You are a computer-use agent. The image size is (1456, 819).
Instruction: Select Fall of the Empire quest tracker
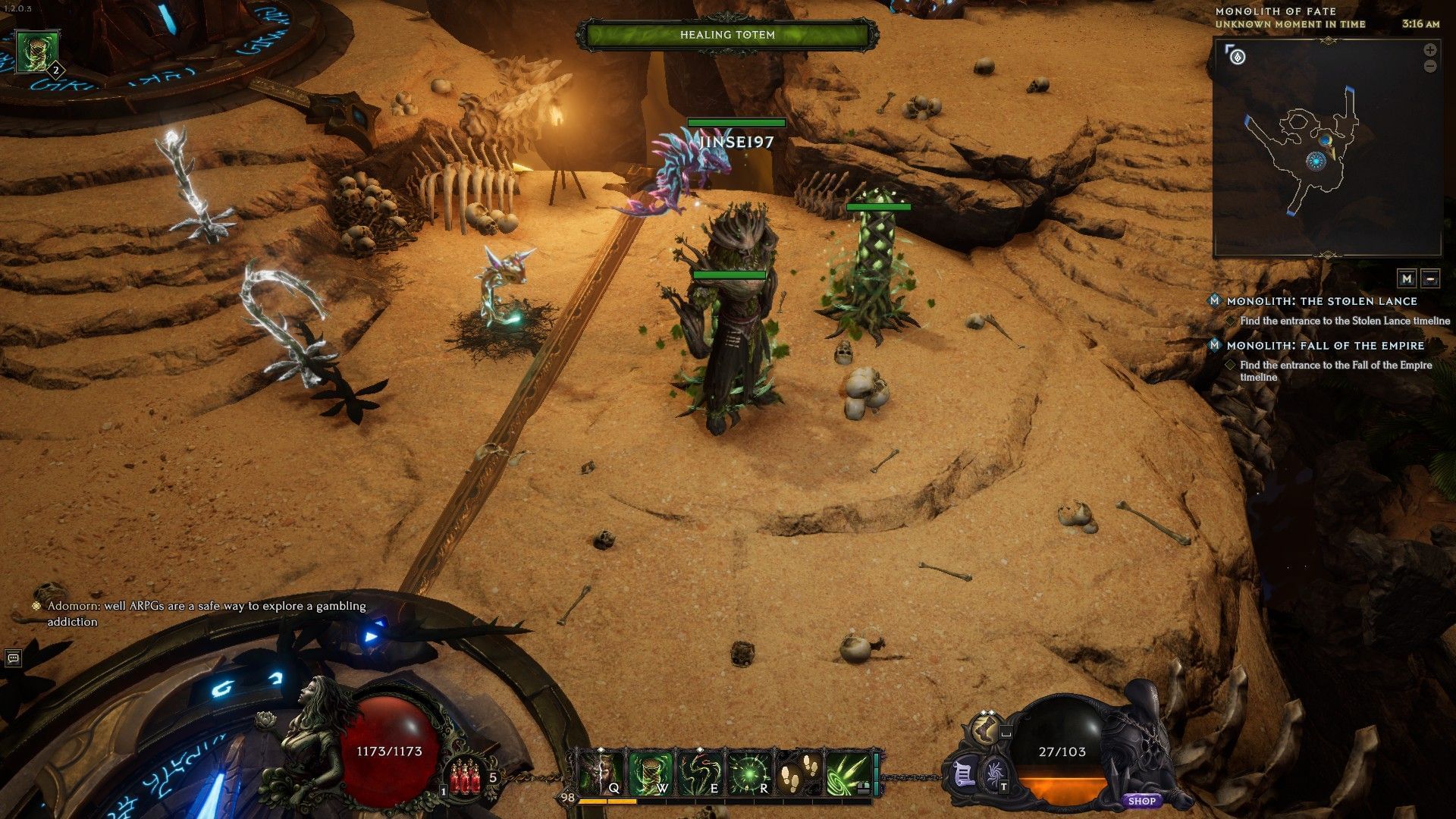click(x=1325, y=346)
